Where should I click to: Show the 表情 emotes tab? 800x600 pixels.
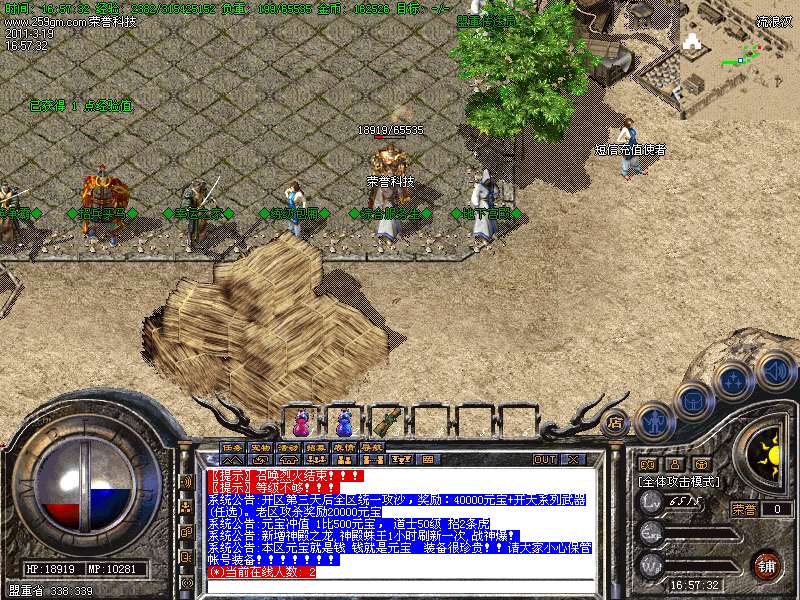point(344,447)
